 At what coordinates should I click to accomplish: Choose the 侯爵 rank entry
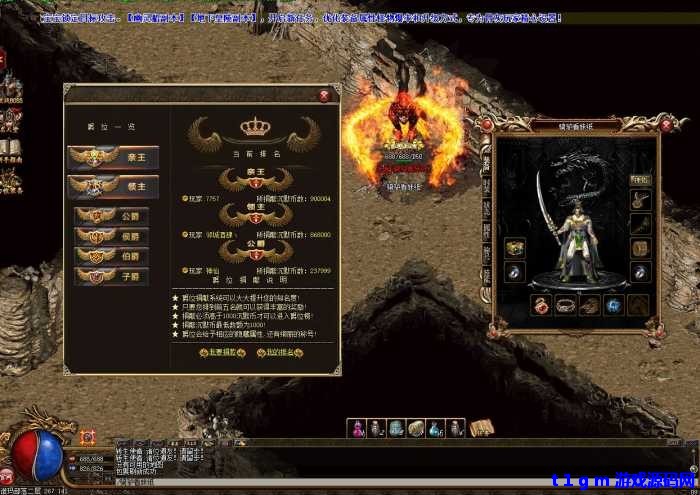(112, 236)
